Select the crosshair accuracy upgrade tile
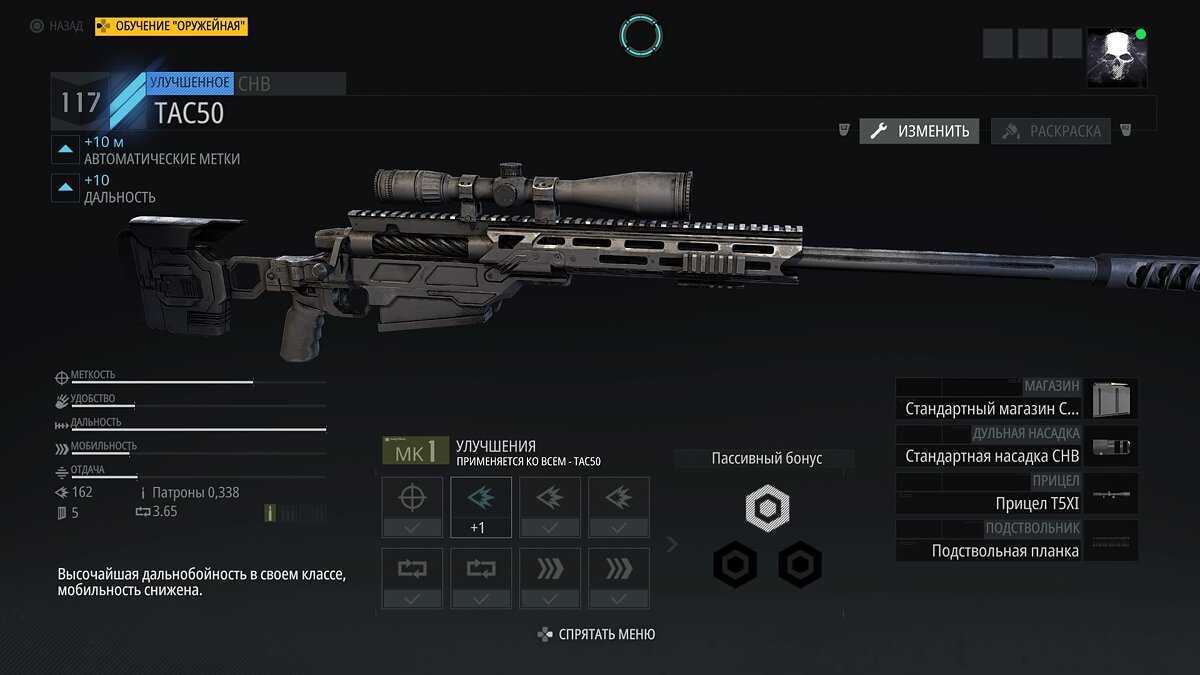Image resolution: width=1200 pixels, height=675 pixels. pos(411,507)
